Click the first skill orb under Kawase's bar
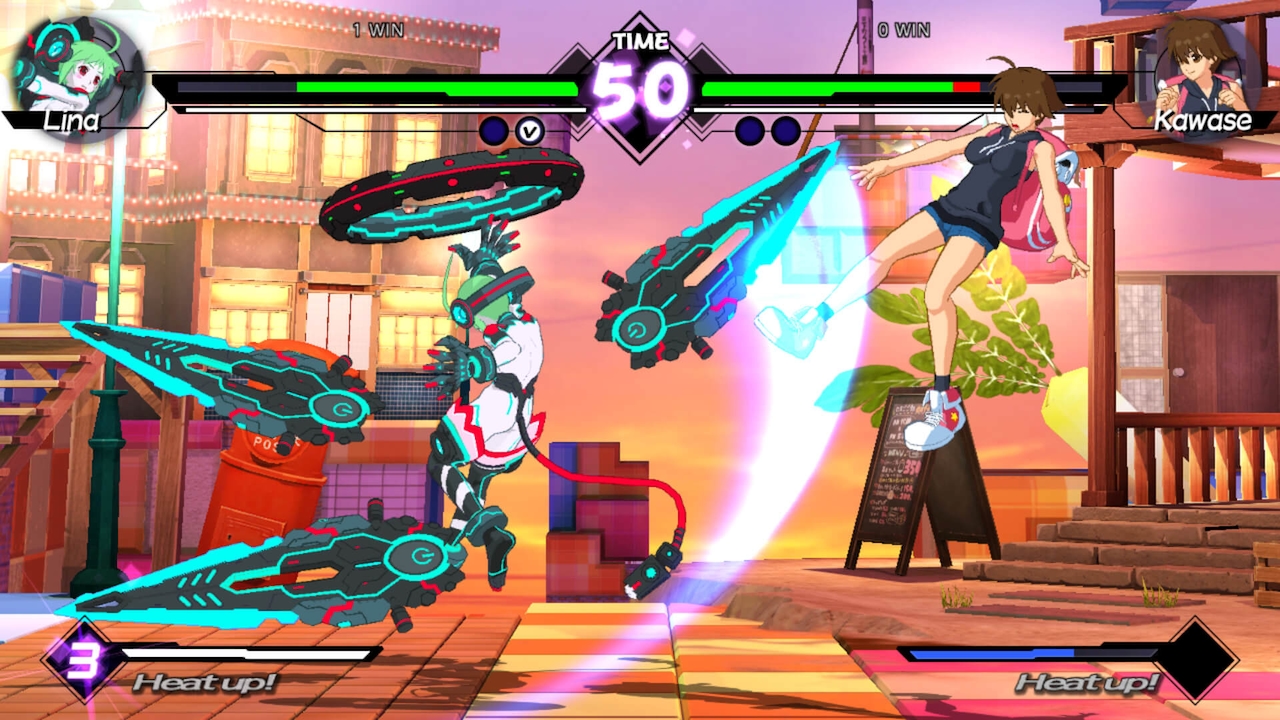This screenshot has width=1280, height=720. tap(749, 129)
